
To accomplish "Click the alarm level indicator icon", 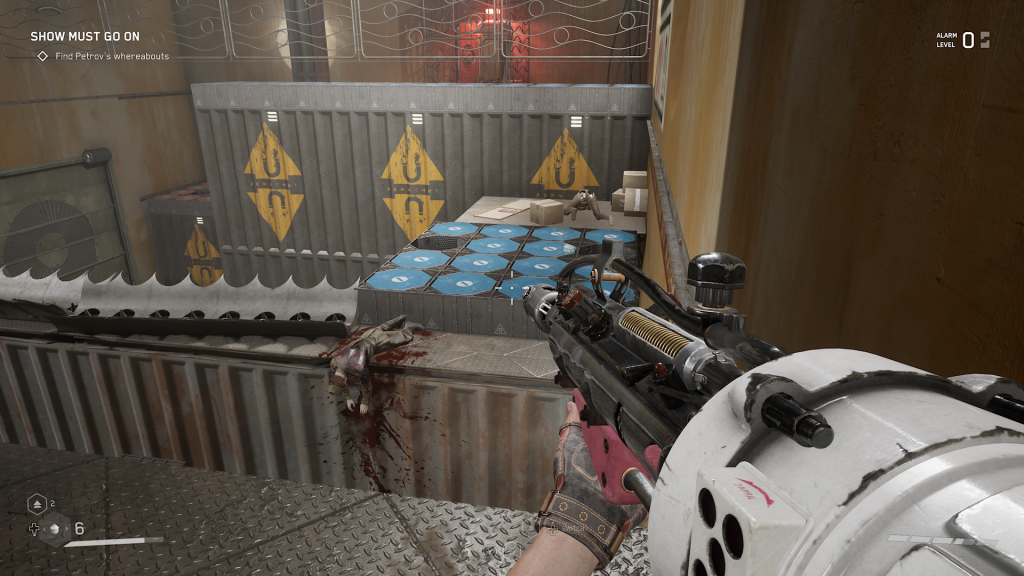I will point(985,40).
